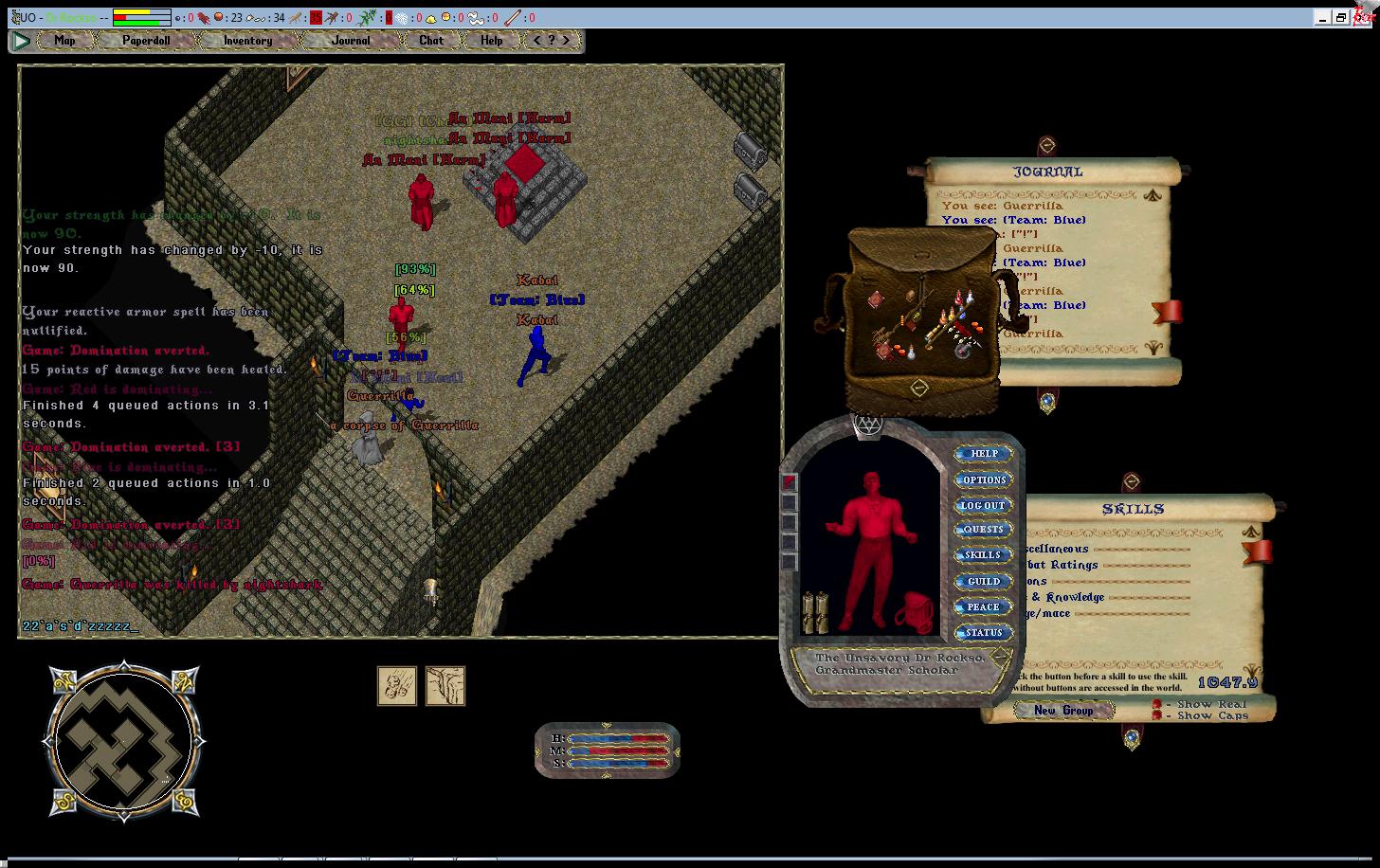
Task: Open OPTIONS on the paperdoll
Action: click(x=983, y=479)
